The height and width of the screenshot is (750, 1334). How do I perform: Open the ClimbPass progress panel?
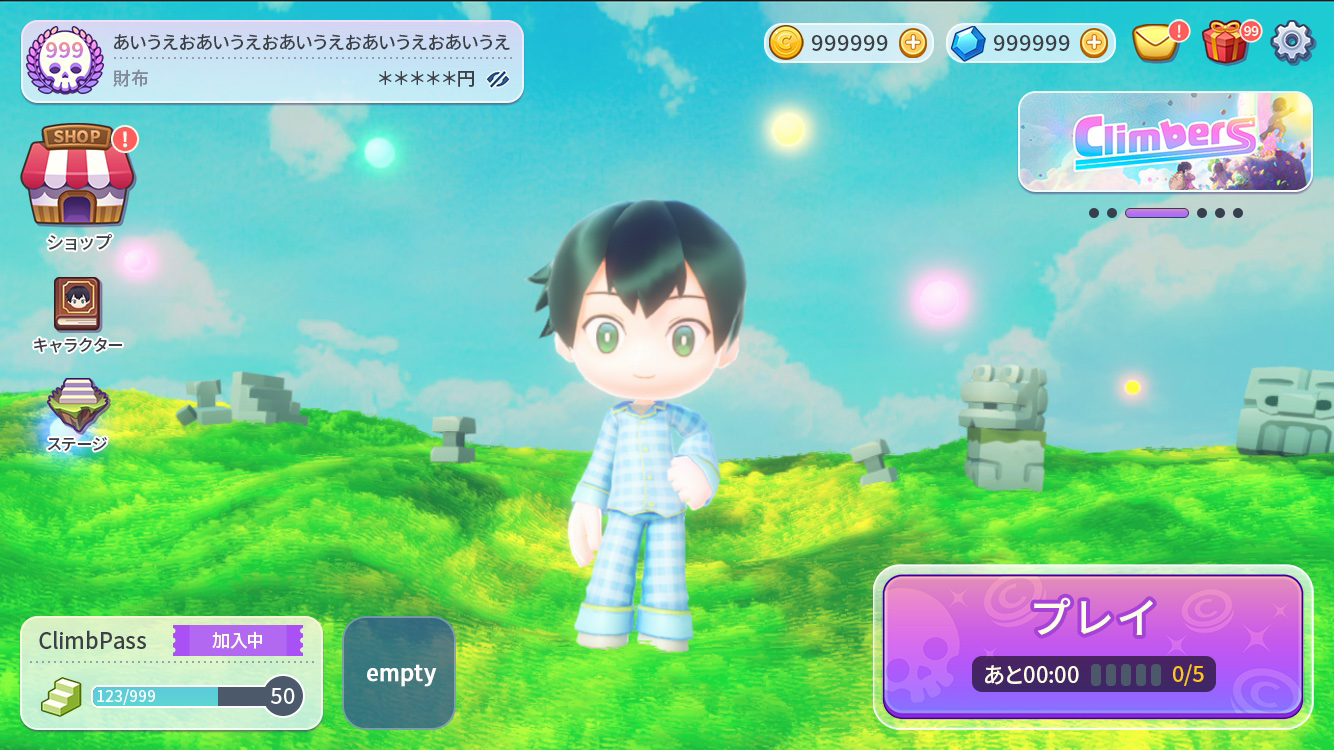171,673
